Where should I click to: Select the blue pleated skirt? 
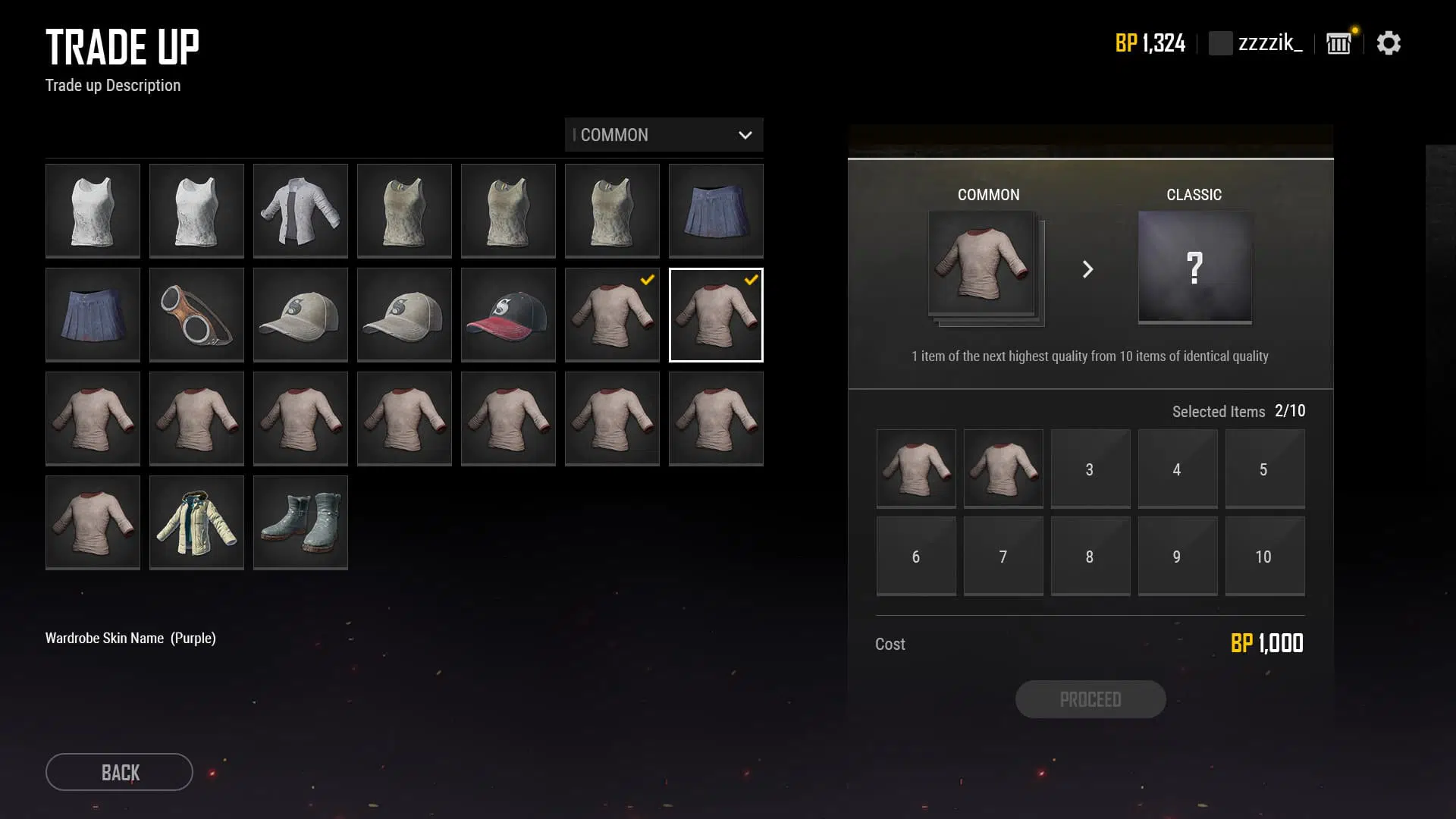(x=716, y=210)
